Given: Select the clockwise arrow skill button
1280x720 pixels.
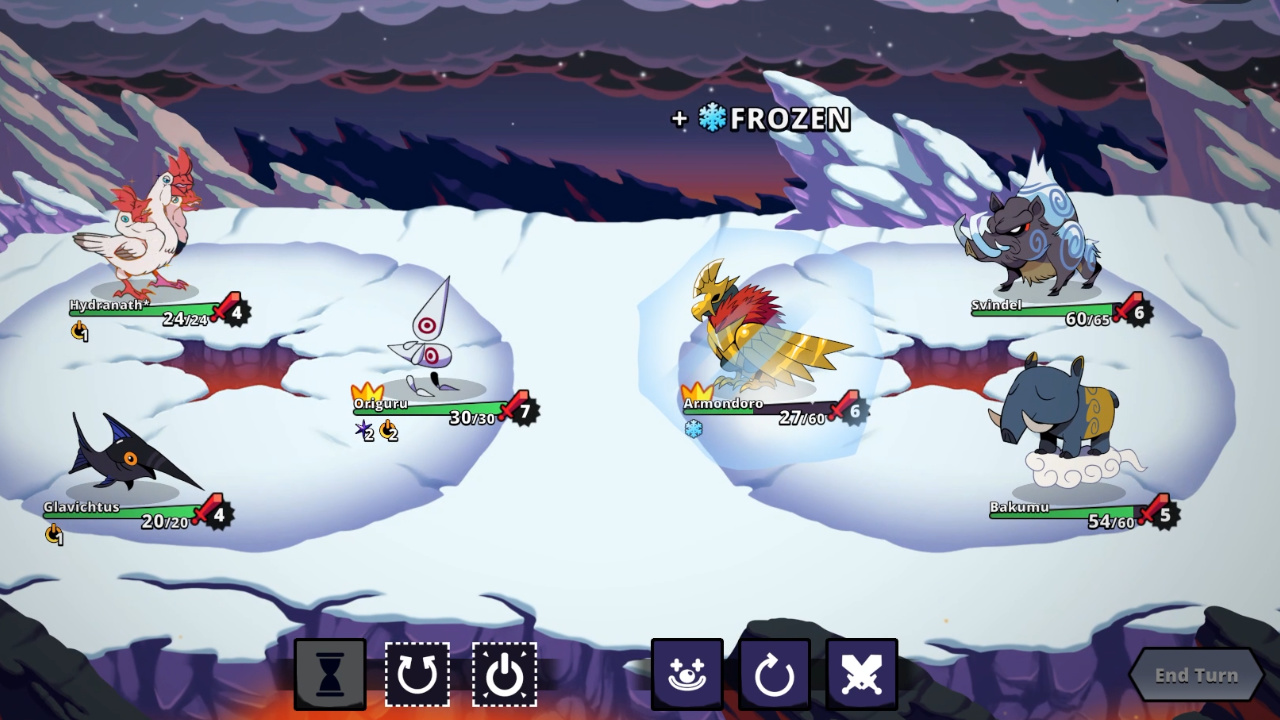Looking at the screenshot, I should (x=774, y=675).
